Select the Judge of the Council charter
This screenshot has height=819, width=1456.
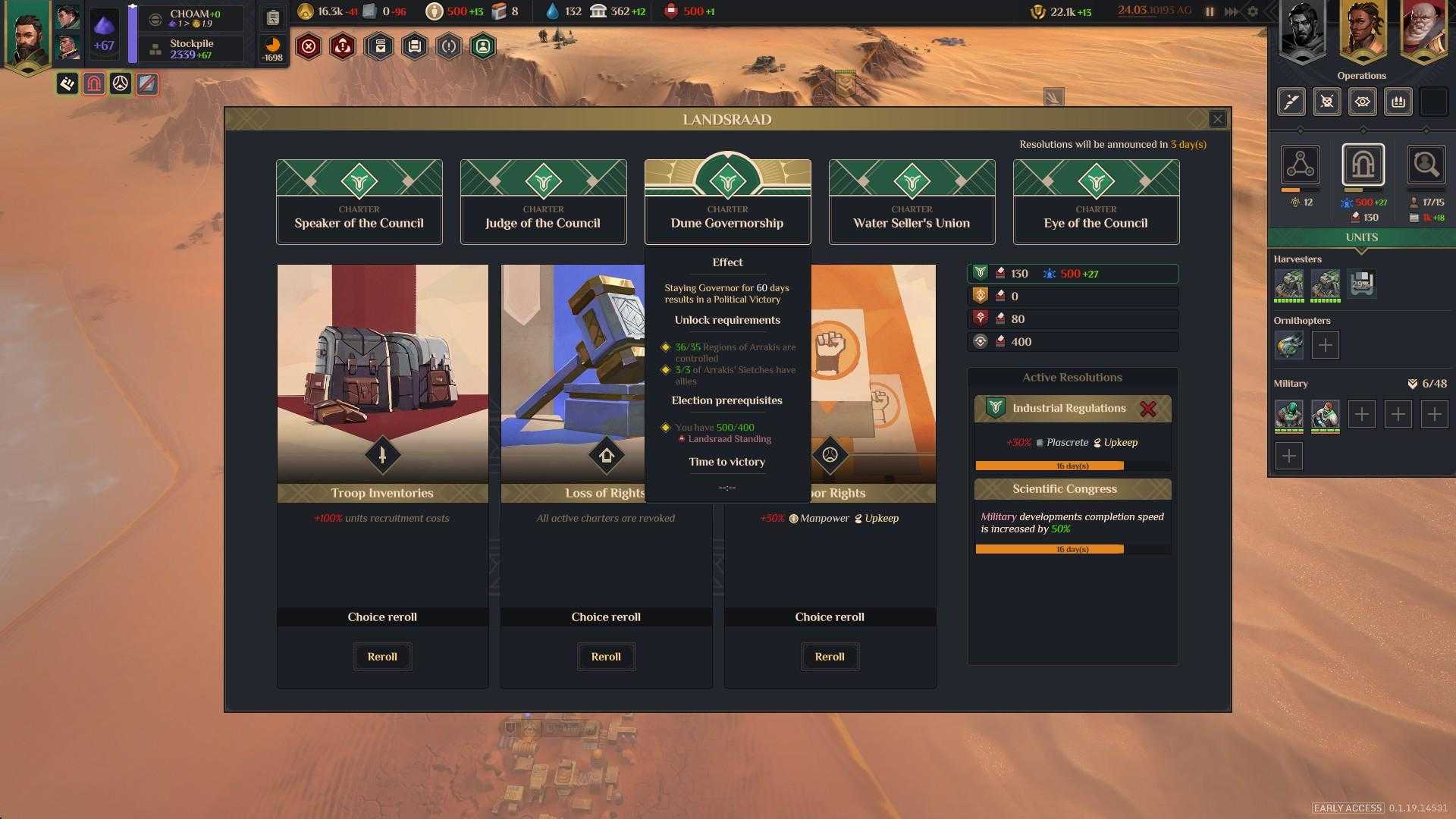543,202
